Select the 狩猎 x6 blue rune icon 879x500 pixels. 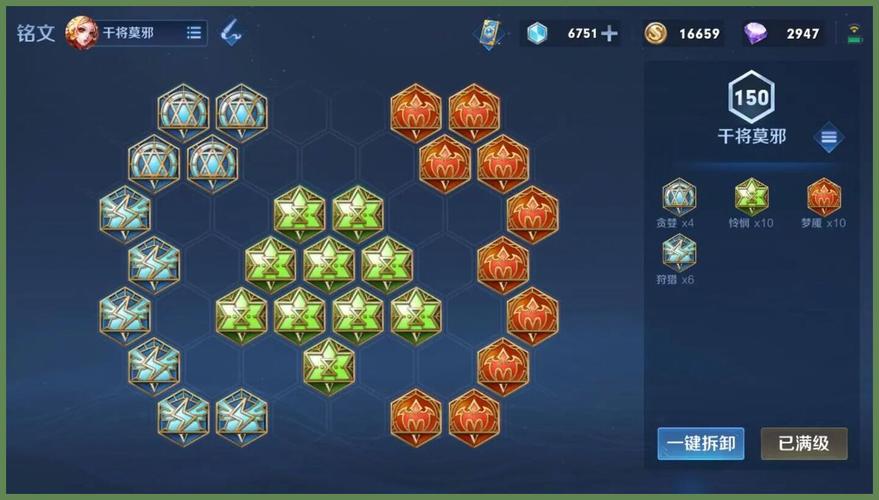(679, 253)
